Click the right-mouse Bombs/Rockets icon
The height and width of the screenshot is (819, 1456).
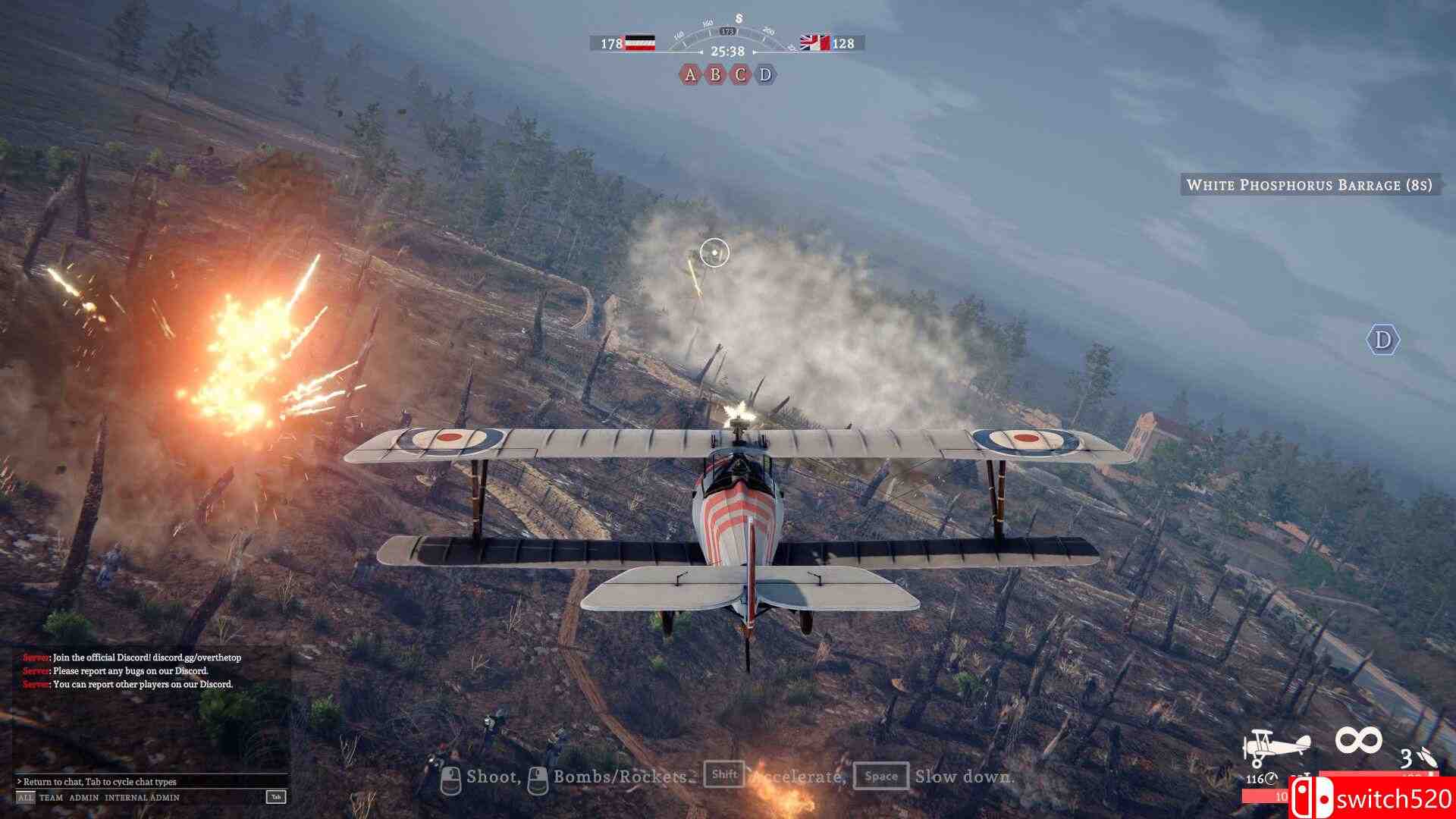[x=538, y=777]
